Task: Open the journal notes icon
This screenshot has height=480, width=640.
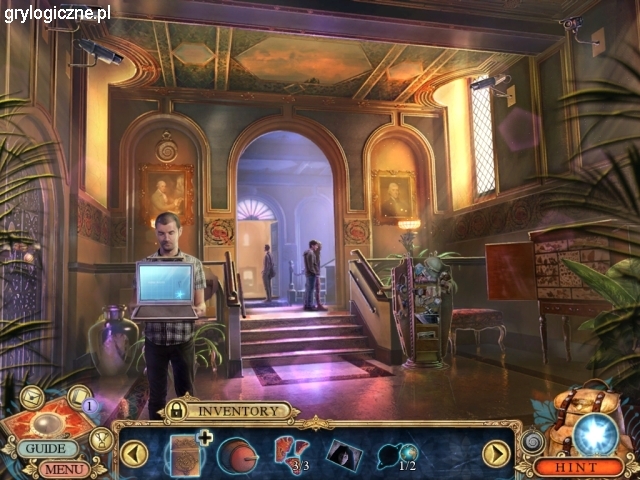Action: 79,397
